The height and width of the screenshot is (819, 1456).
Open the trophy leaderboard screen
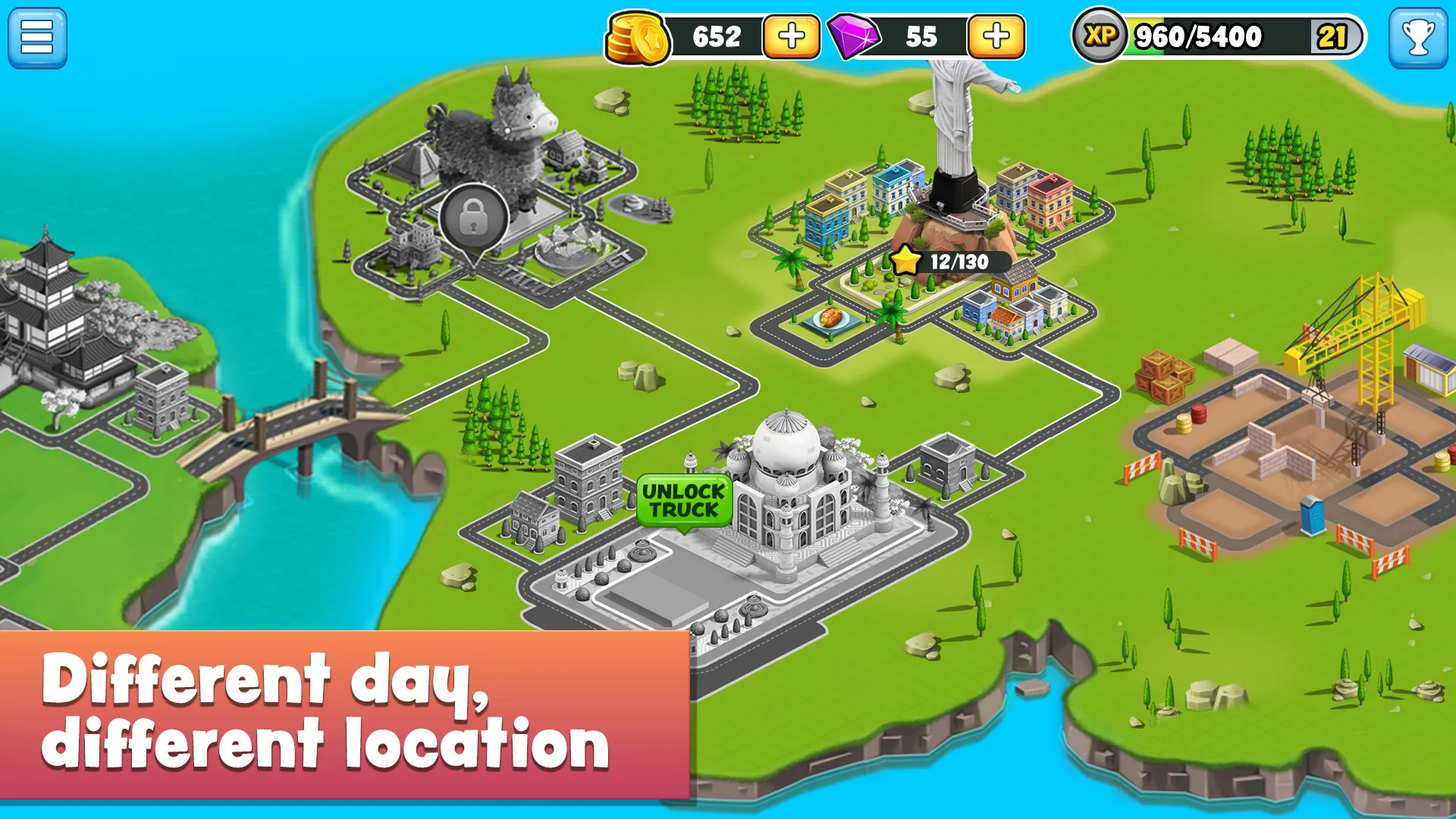[1420, 37]
